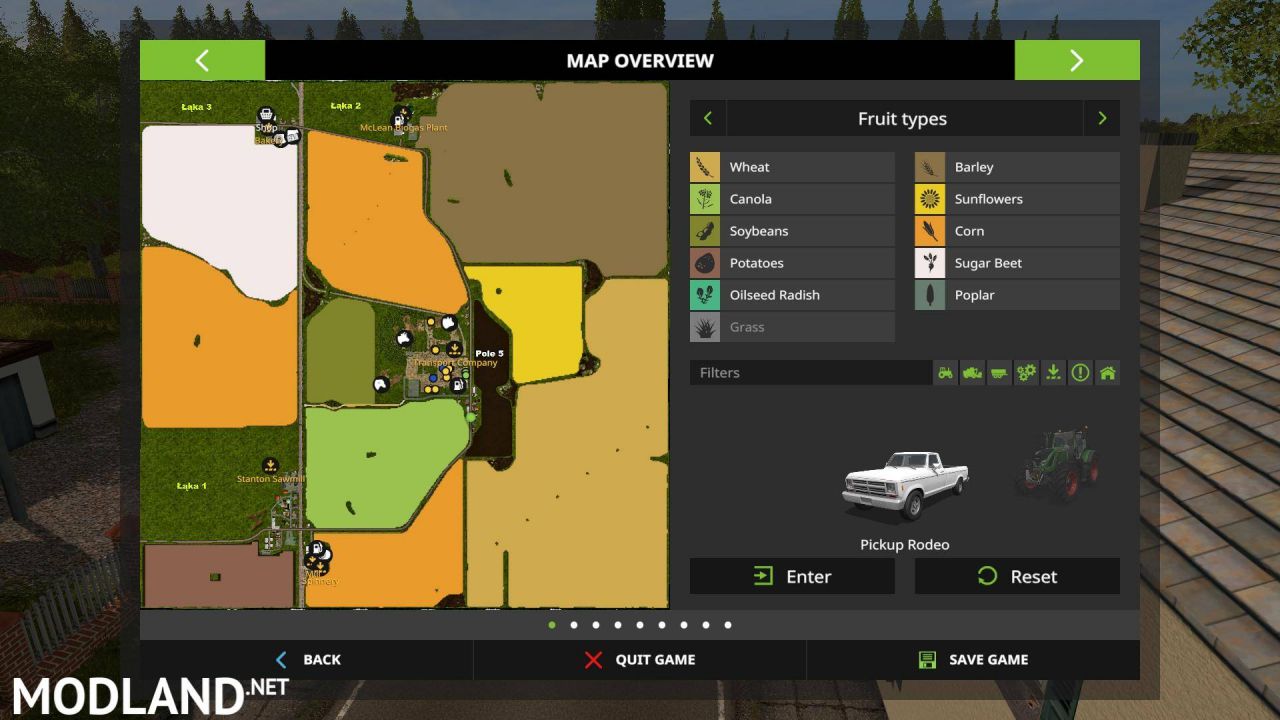Image resolution: width=1280 pixels, height=720 pixels.
Task: Click the Canola color swatch
Action: tap(705, 198)
